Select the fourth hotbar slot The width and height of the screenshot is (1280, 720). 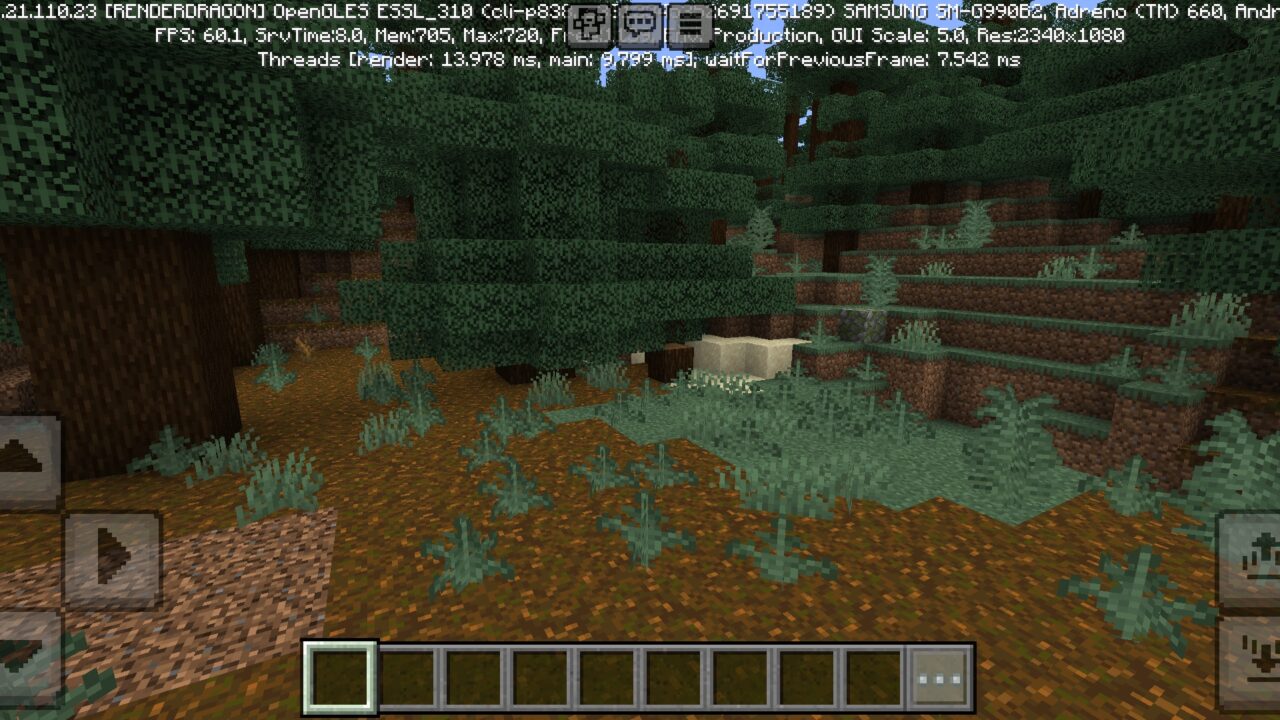[x=540, y=677]
